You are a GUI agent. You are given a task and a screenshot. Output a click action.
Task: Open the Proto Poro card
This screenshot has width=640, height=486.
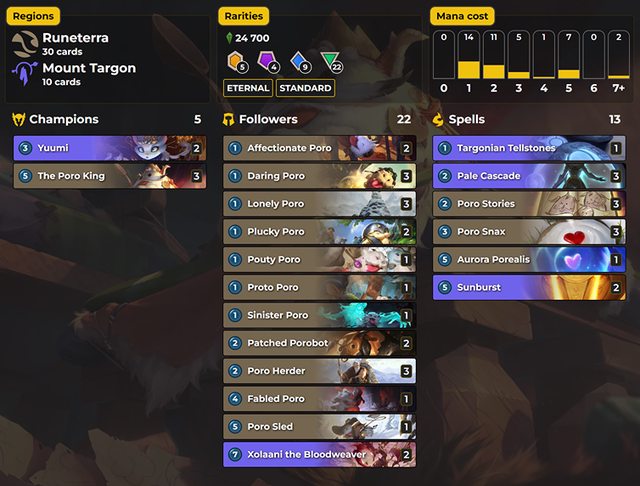pos(319,287)
